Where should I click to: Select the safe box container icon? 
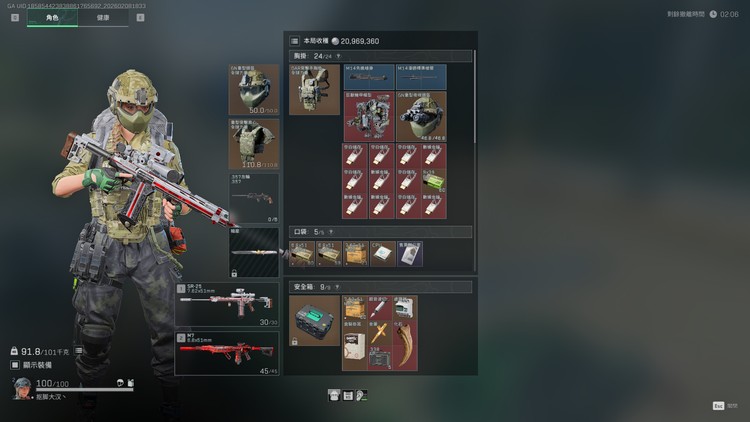point(314,321)
